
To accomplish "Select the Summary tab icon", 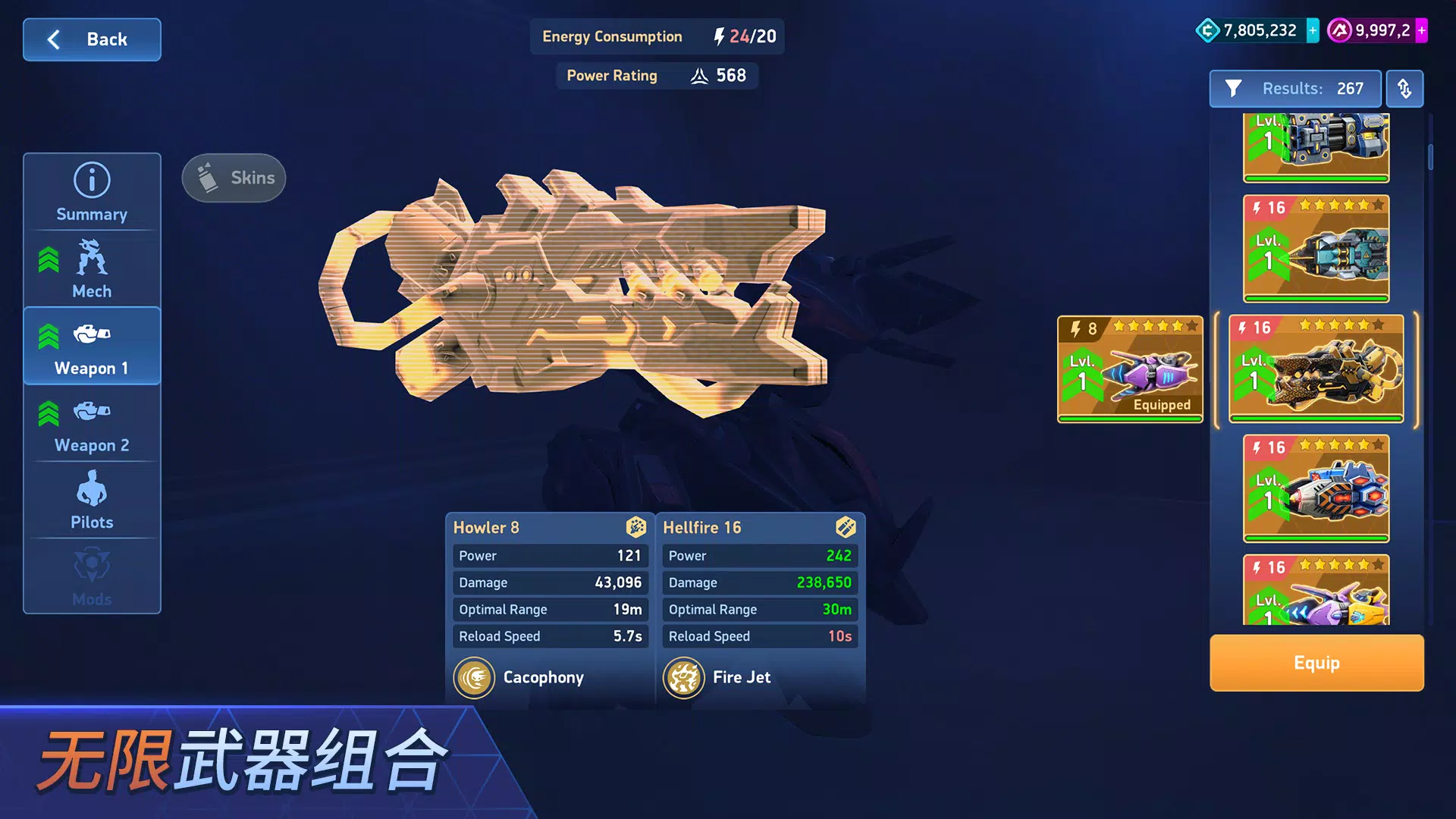I will tap(91, 179).
